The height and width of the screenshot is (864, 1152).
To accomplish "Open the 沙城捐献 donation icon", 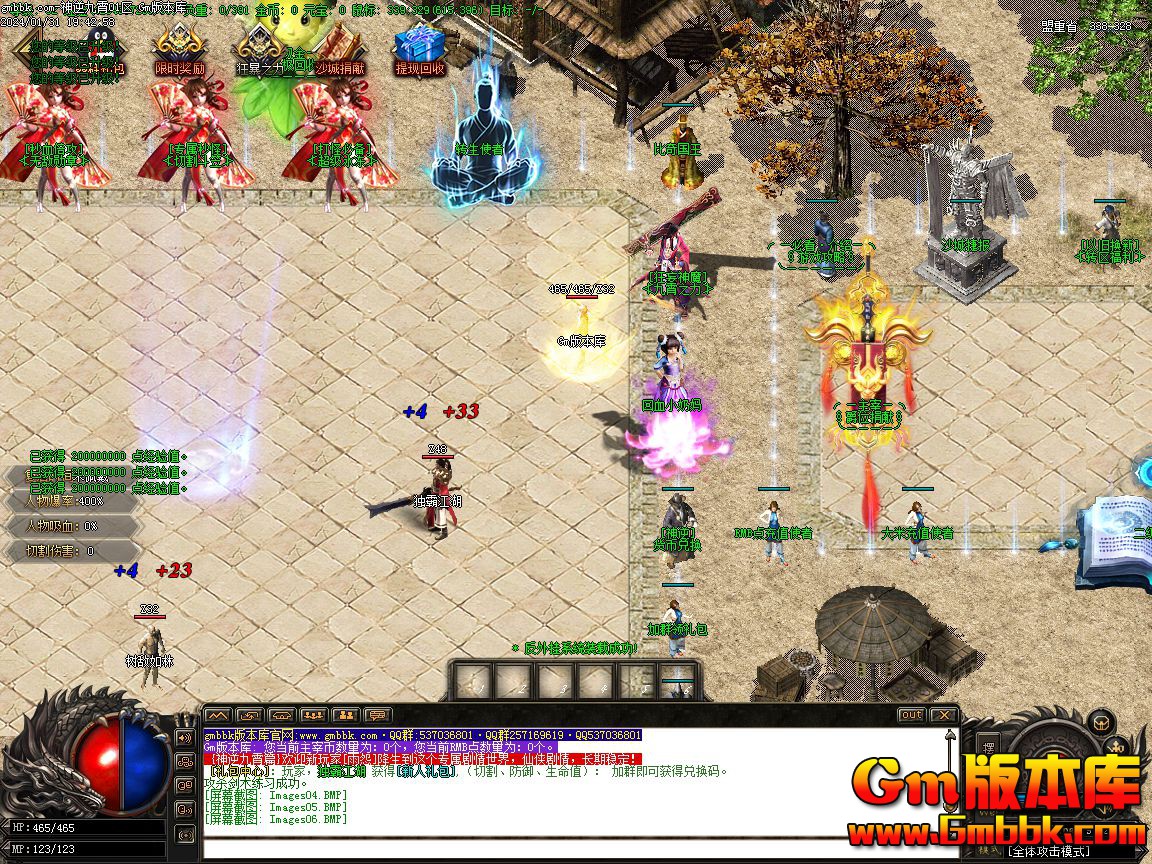I will (340, 50).
